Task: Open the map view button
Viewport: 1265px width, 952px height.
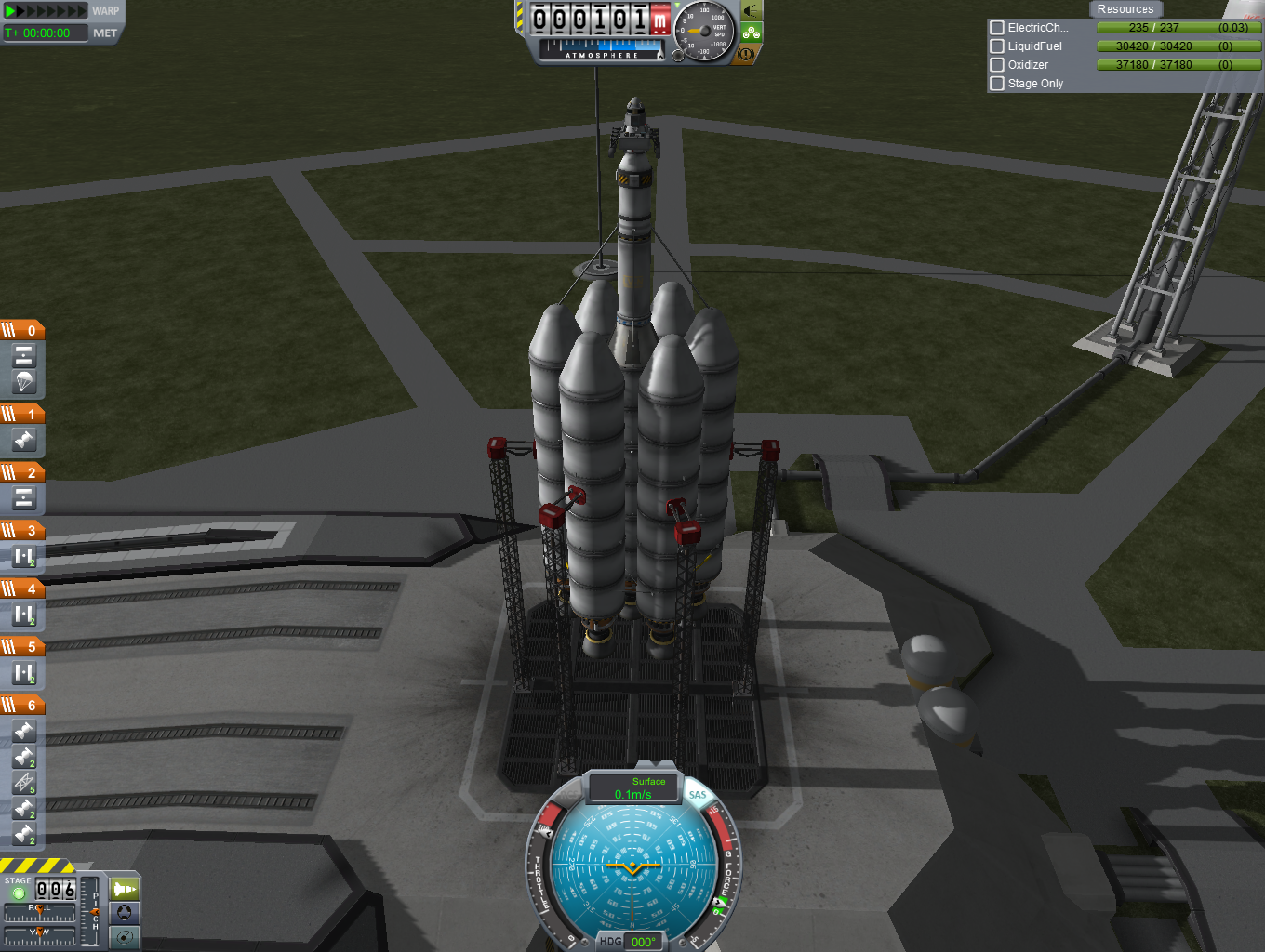Action: click(x=124, y=937)
